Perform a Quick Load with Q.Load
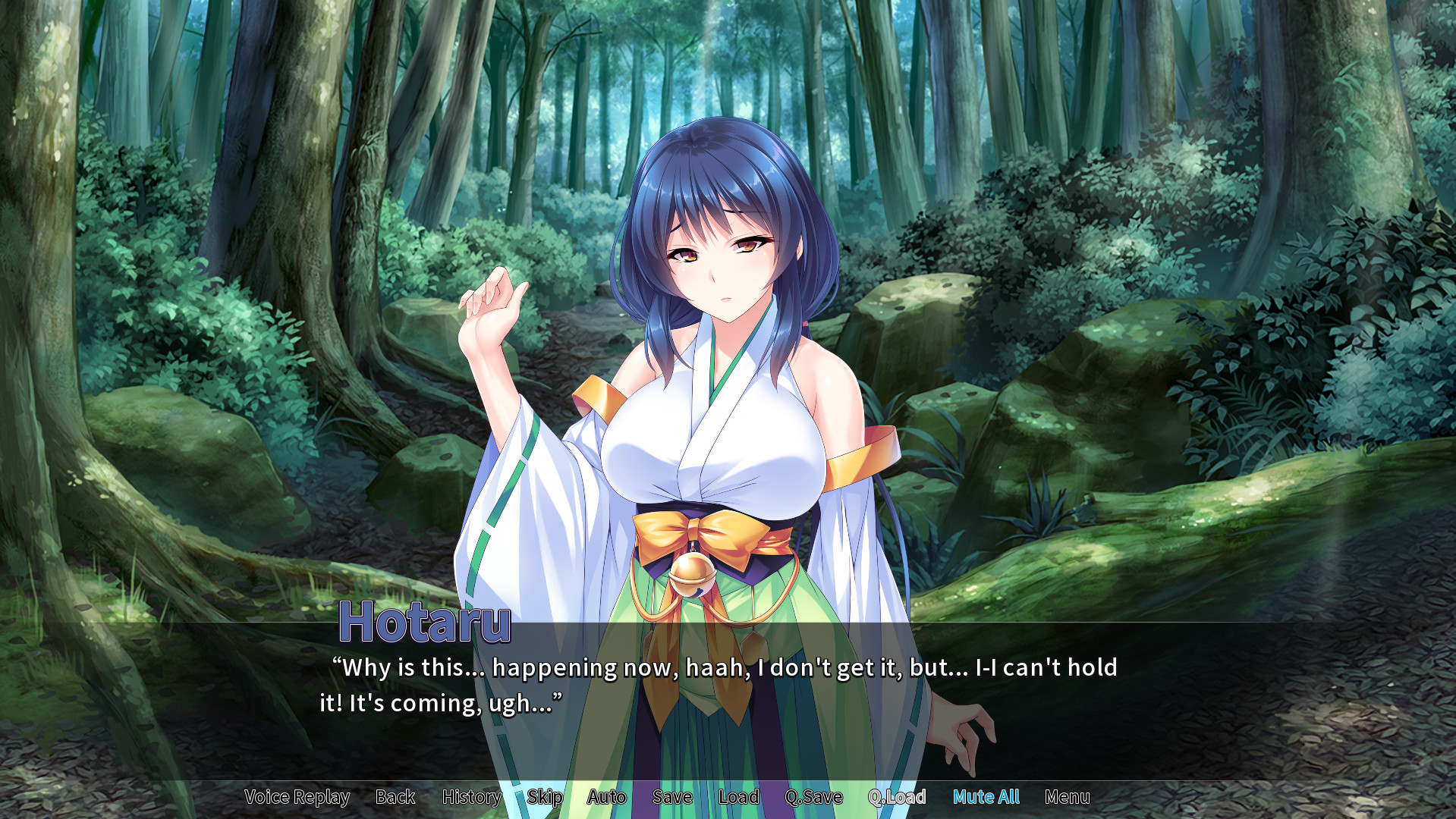 click(x=897, y=797)
